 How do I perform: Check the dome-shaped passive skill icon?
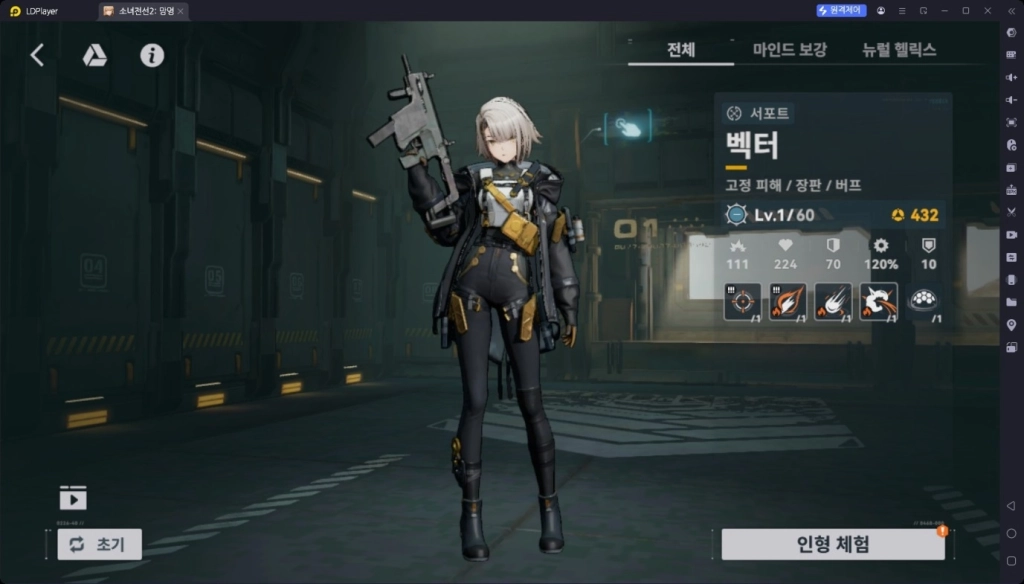(x=923, y=301)
